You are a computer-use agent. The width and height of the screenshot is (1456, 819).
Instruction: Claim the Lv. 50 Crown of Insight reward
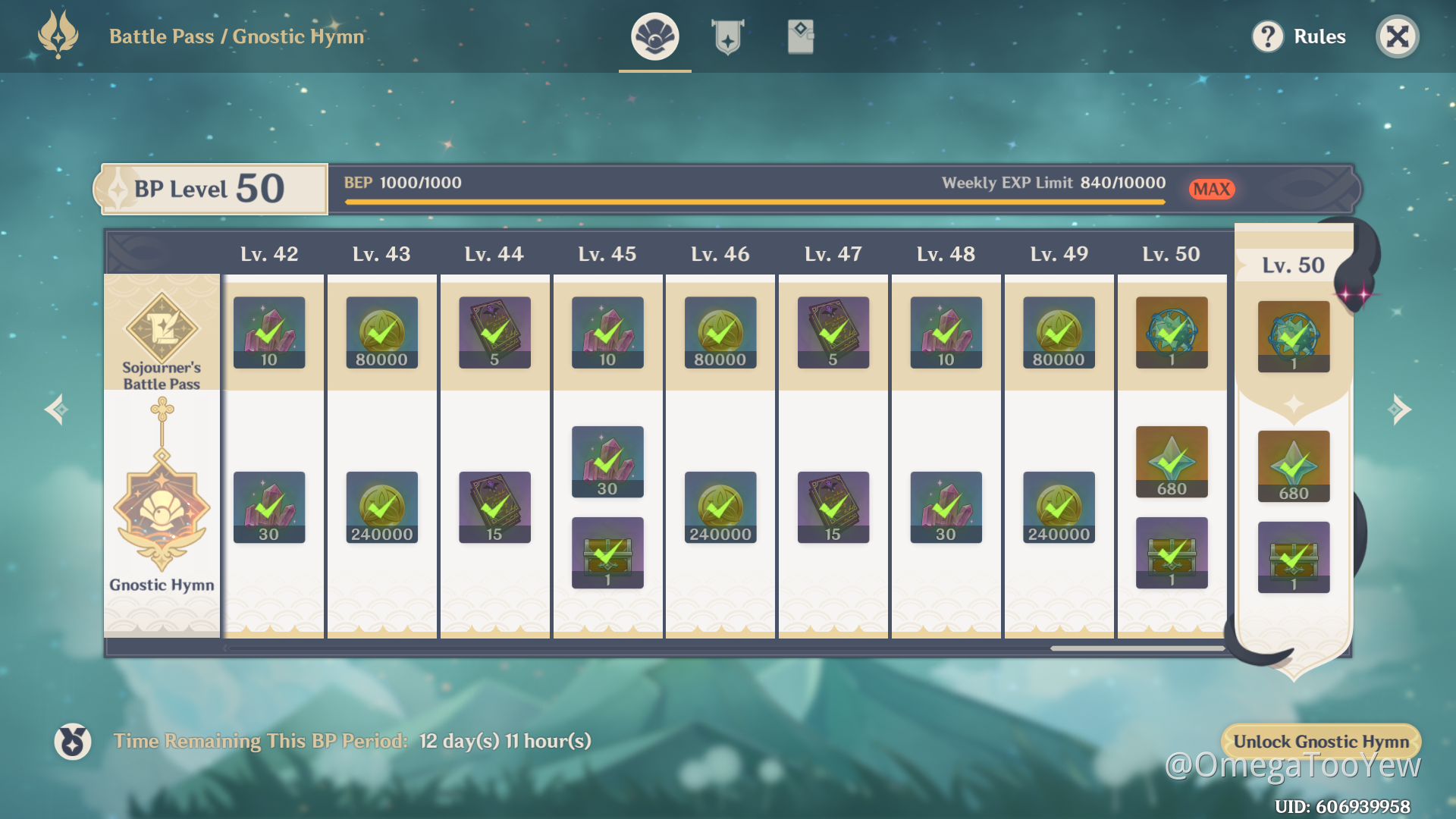pyautogui.click(x=1171, y=332)
